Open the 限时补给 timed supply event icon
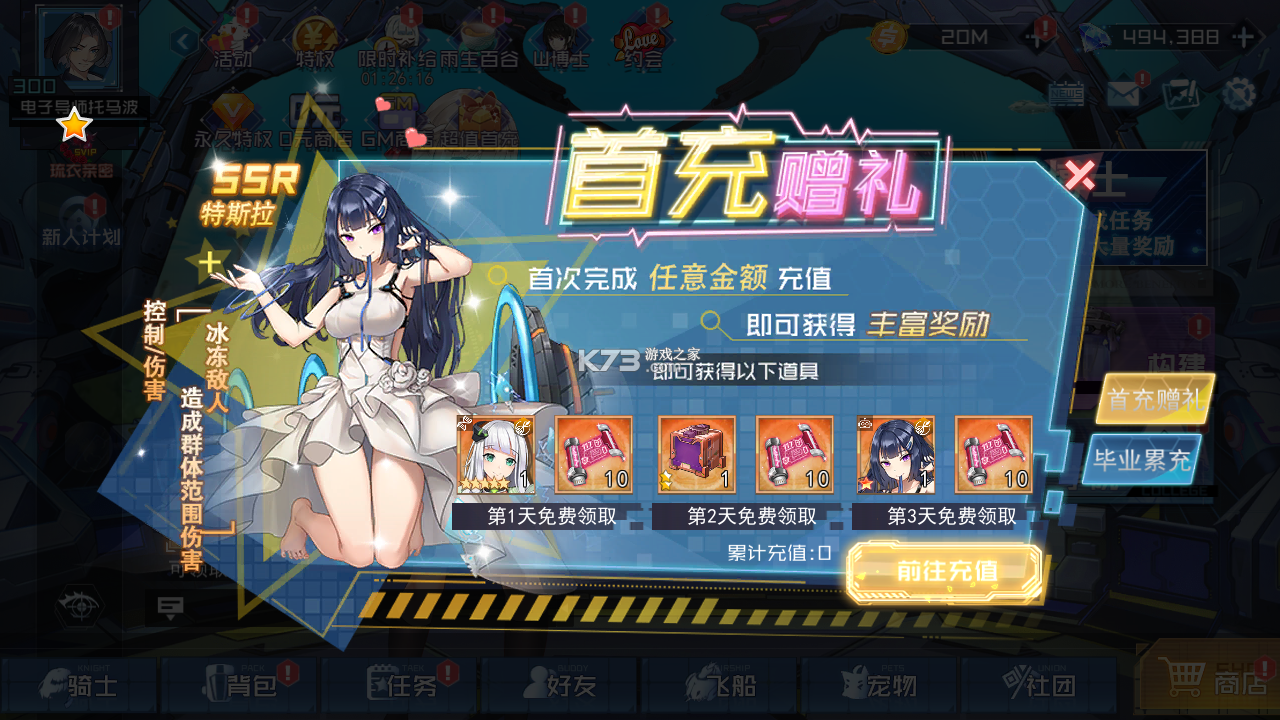The width and height of the screenshot is (1280, 720). (398, 40)
